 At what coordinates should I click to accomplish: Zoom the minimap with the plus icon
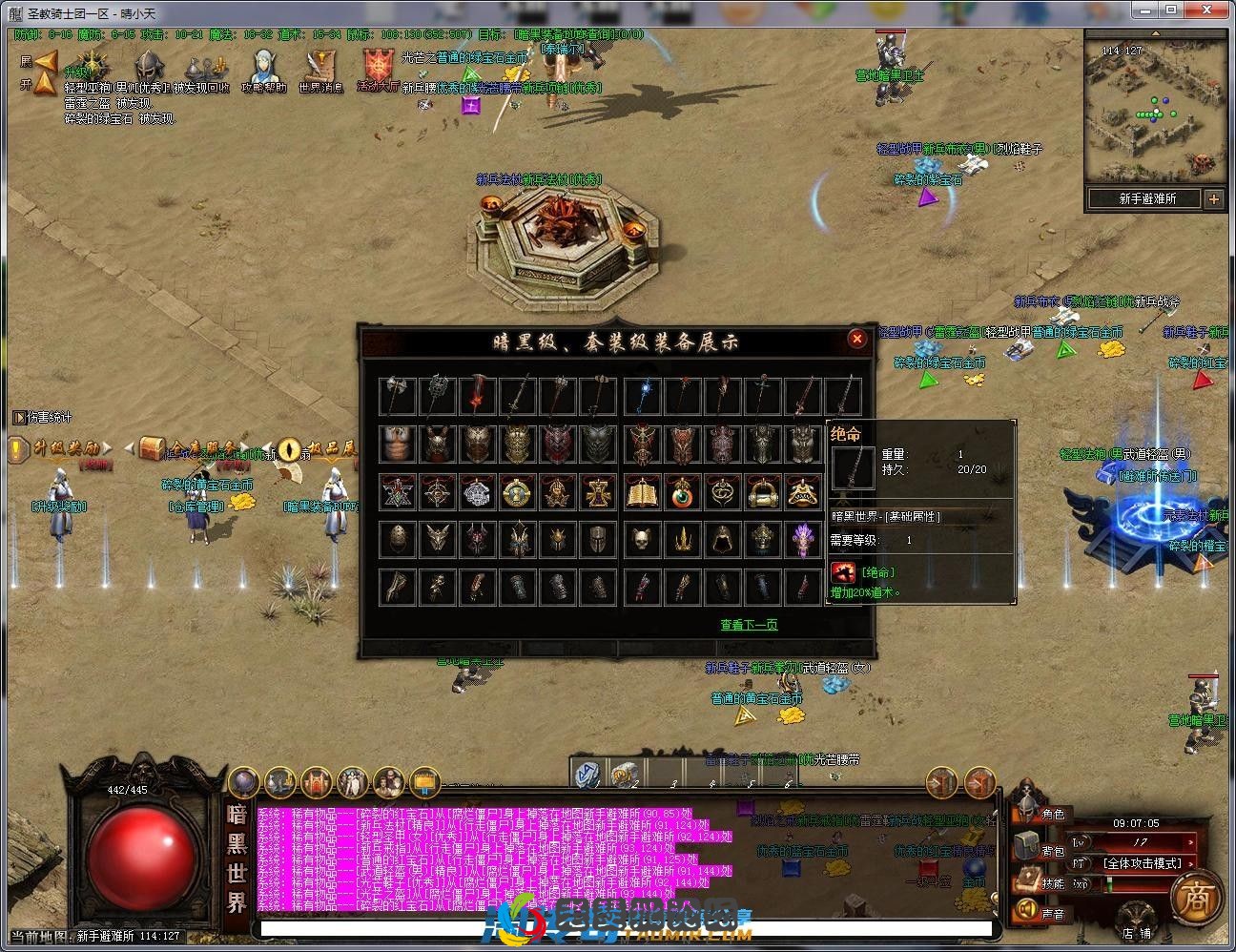1215,198
